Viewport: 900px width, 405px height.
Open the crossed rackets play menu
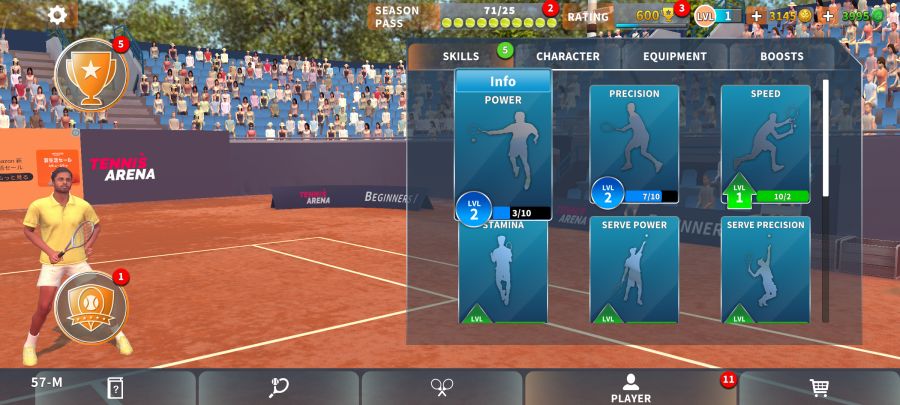click(x=443, y=387)
